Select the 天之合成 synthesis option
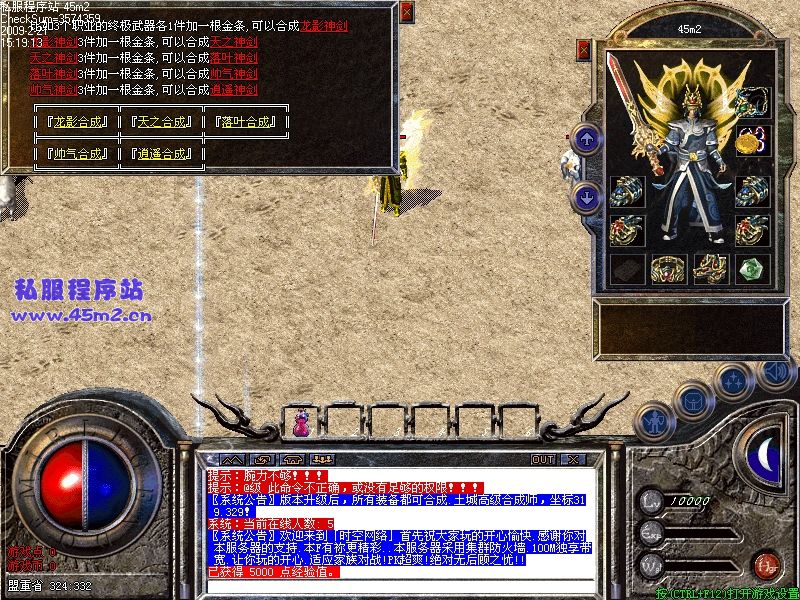 [161, 122]
